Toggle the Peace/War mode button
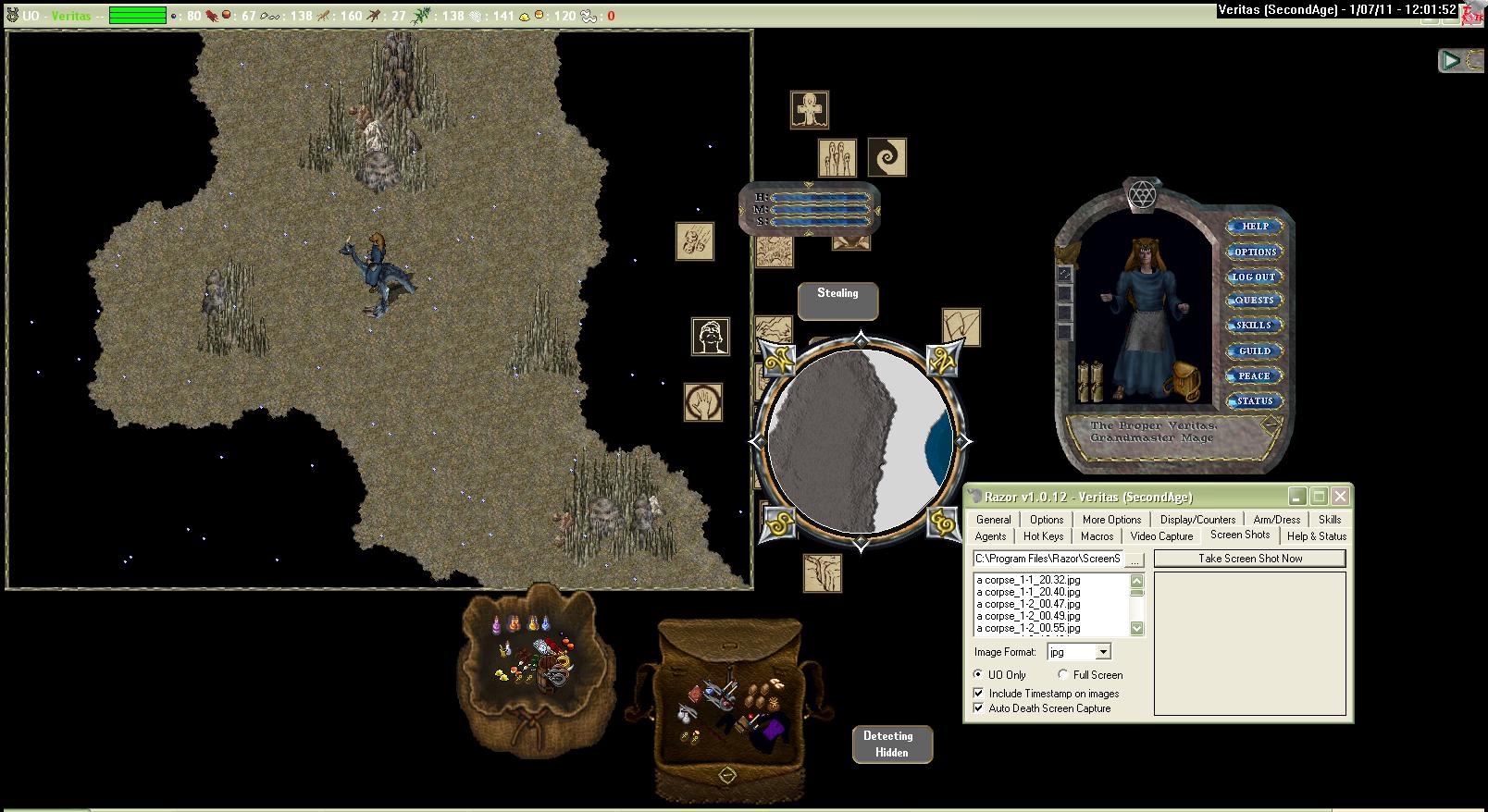 (1254, 376)
